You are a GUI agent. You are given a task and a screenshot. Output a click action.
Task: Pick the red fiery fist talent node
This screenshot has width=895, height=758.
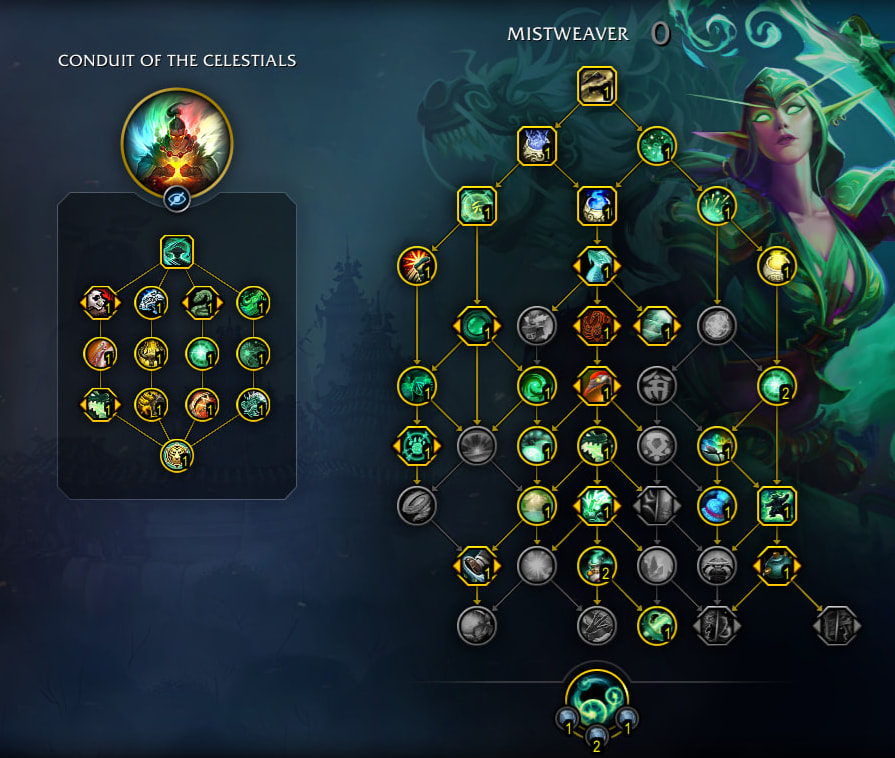(x=417, y=266)
